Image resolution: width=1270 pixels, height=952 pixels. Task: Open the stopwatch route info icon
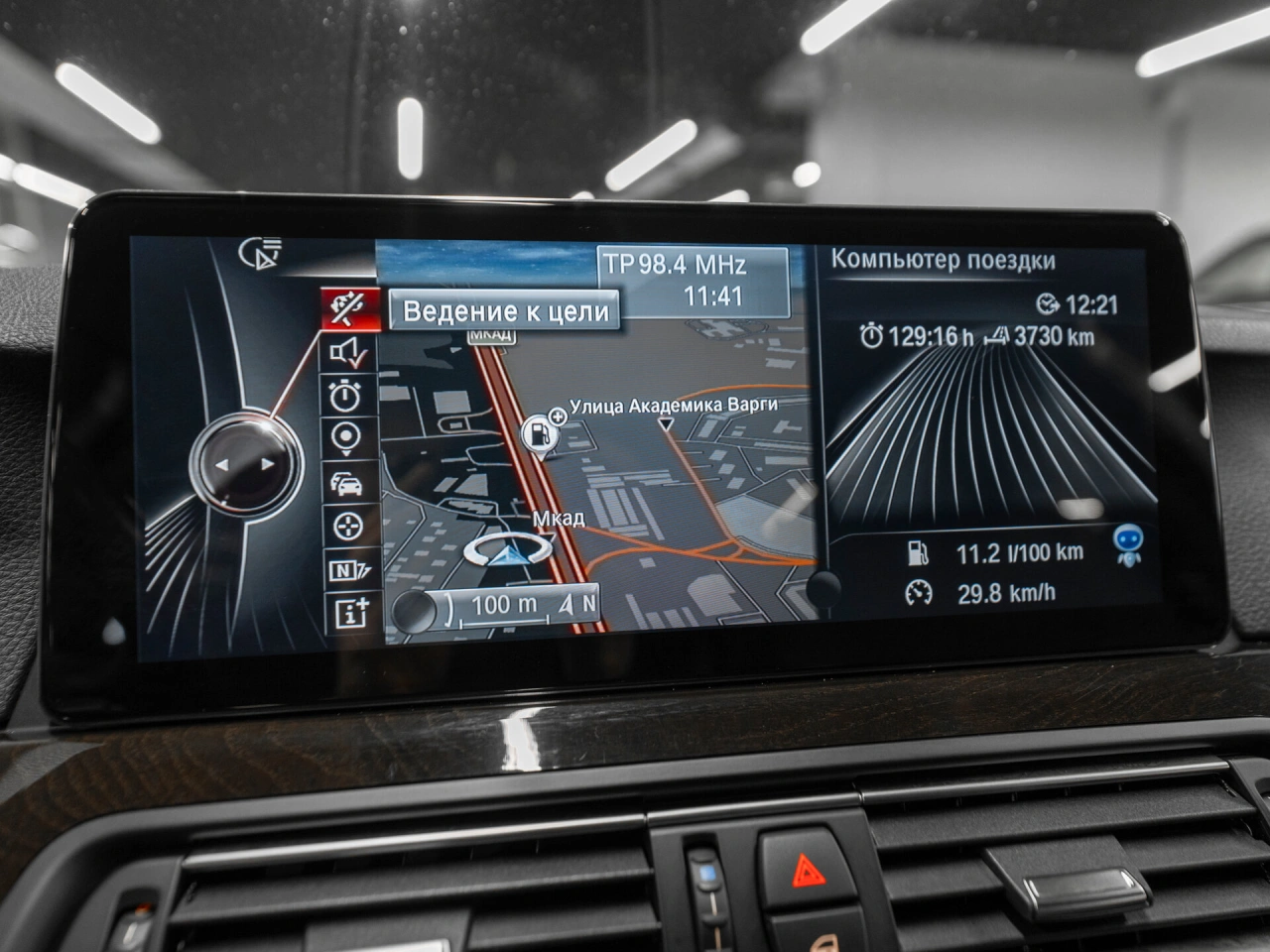coord(346,396)
